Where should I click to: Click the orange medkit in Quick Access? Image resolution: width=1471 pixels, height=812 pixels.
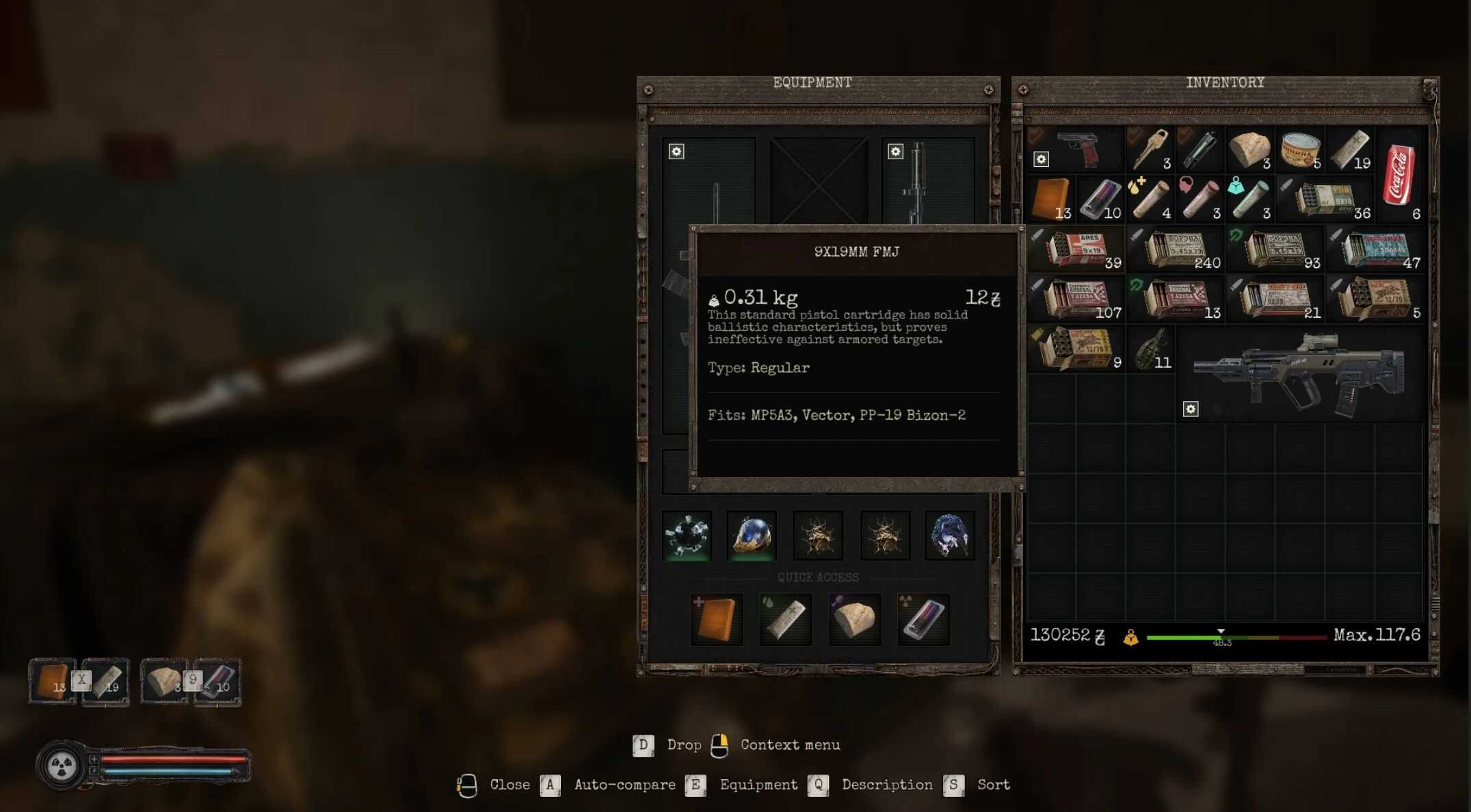[716, 620]
